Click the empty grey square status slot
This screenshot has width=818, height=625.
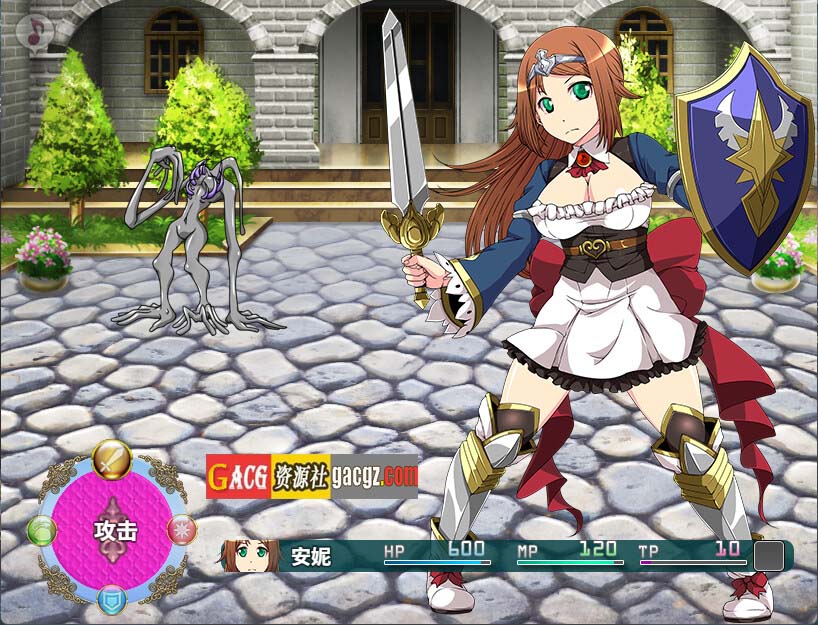pos(768,556)
